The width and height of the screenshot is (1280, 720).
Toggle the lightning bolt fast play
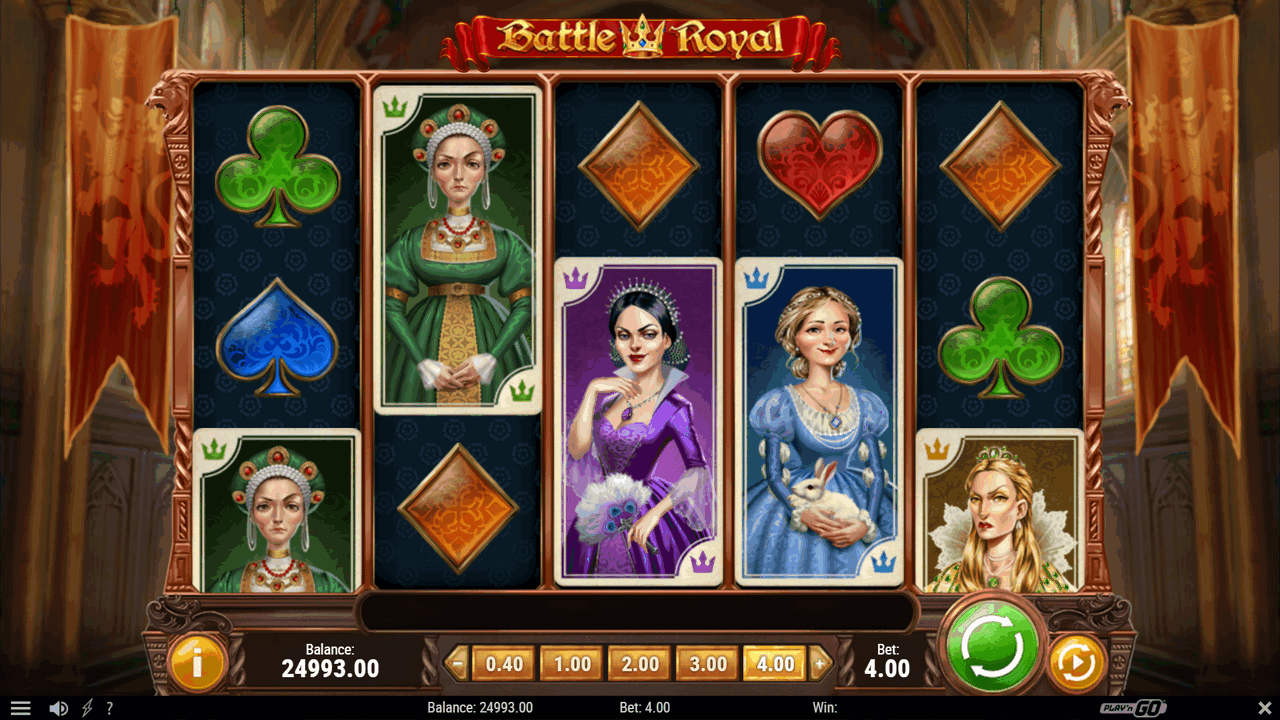[87, 708]
